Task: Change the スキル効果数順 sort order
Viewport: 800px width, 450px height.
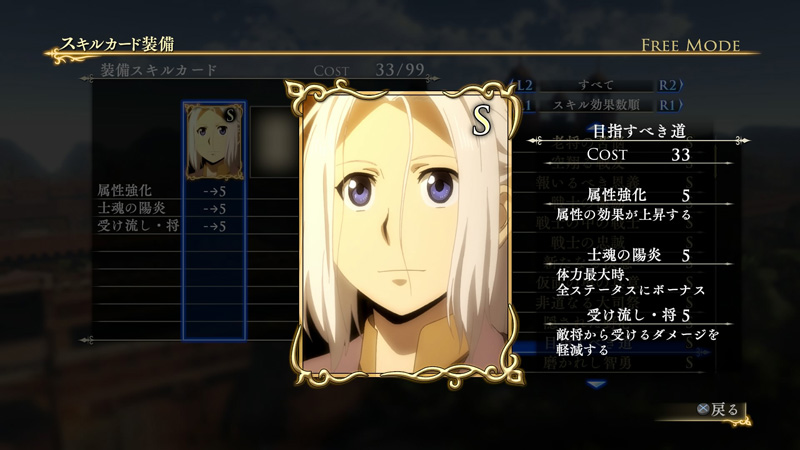Action: [596, 104]
